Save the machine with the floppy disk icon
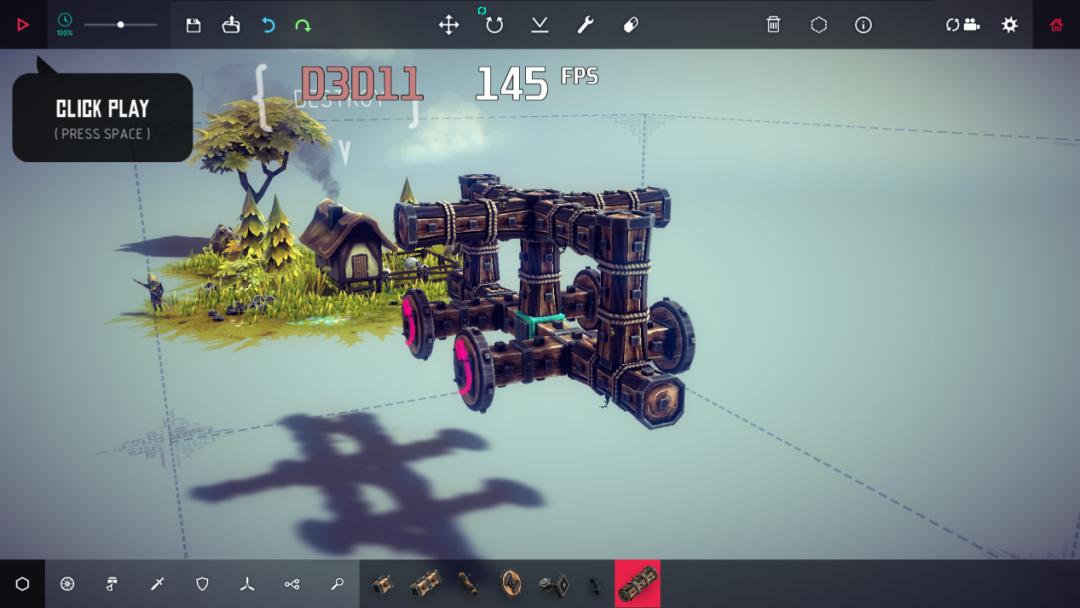Viewport: 1080px width, 608px height. coord(194,25)
